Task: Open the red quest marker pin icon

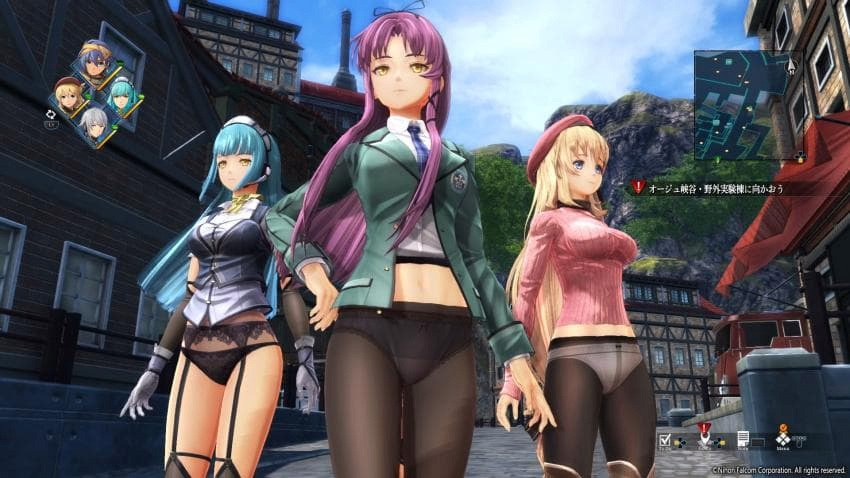Action: click(x=703, y=434)
